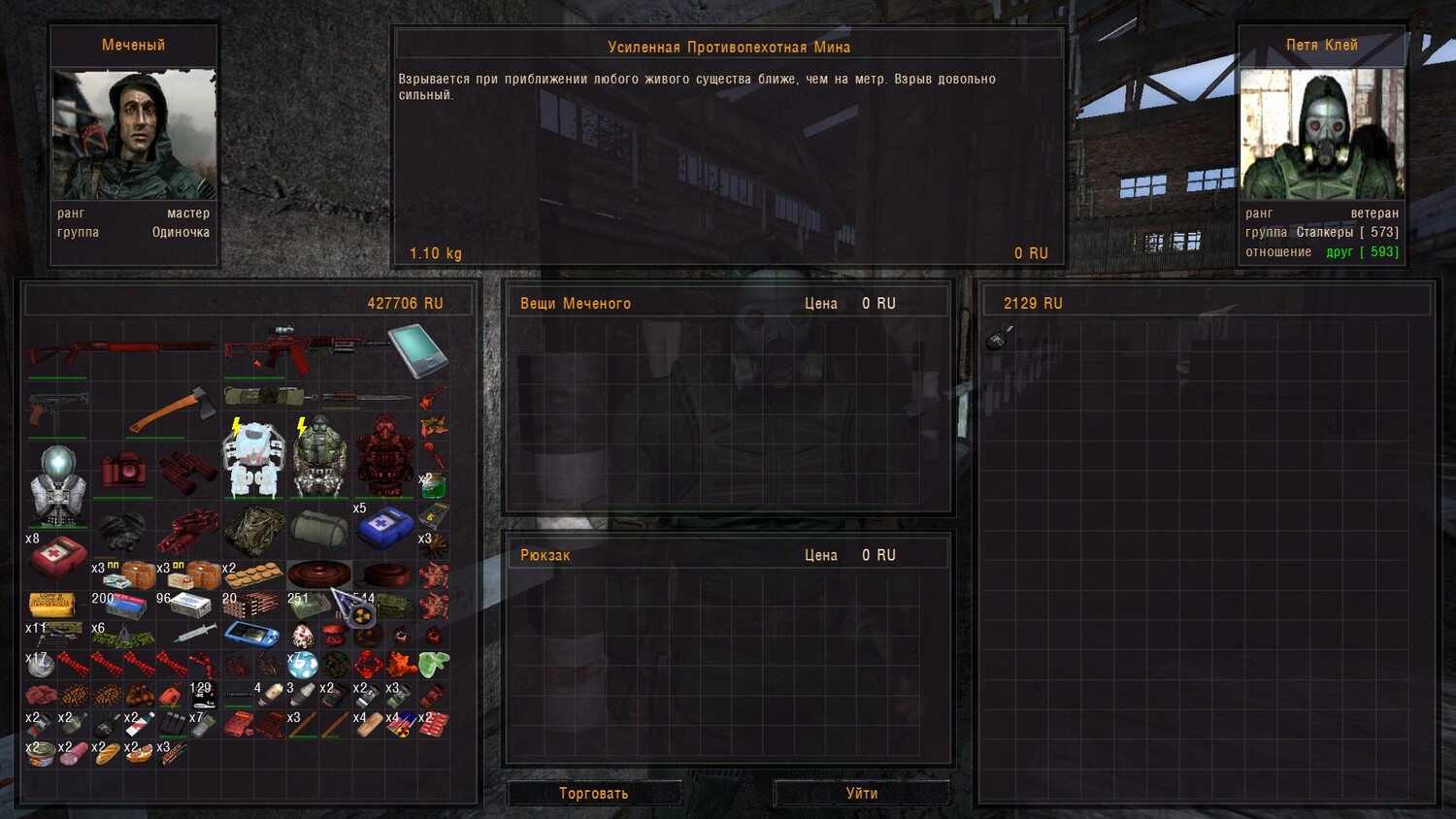
Task: Select the PDA tablet in inventory
Action: pyautogui.click(x=417, y=349)
